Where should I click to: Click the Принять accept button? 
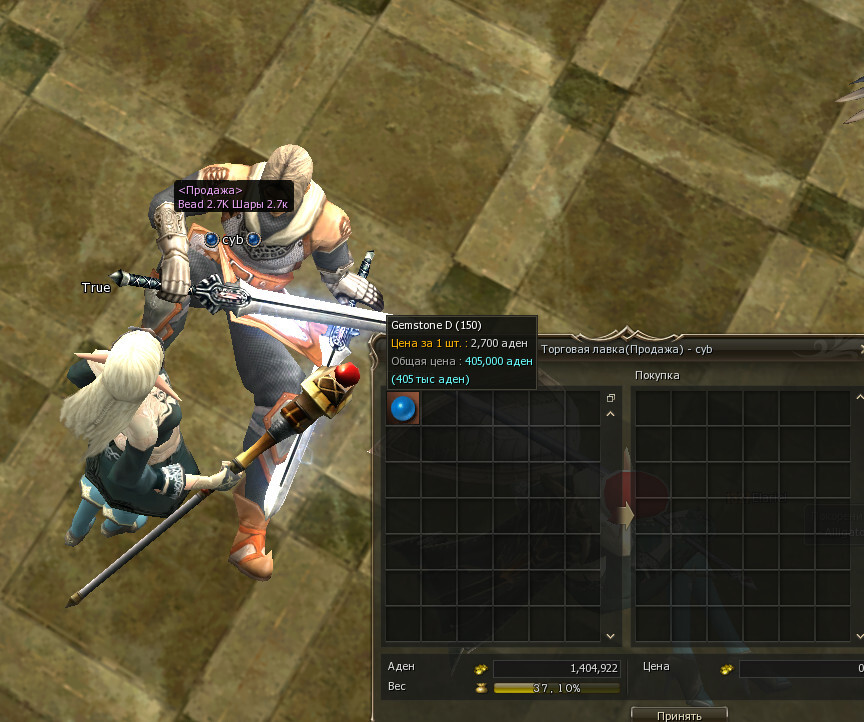coord(679,714)
